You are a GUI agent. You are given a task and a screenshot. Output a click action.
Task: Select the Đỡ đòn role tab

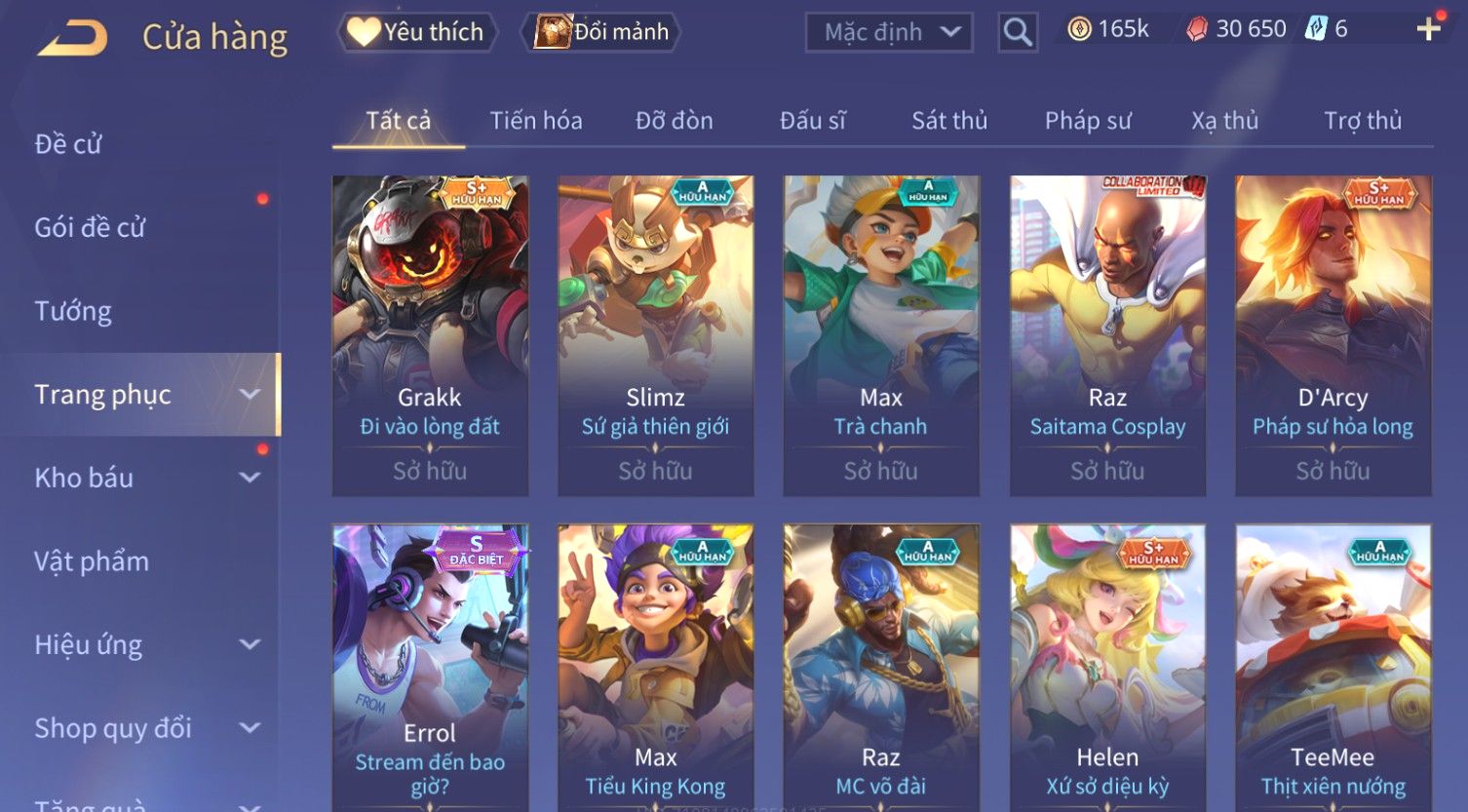(x=674, y=121)
